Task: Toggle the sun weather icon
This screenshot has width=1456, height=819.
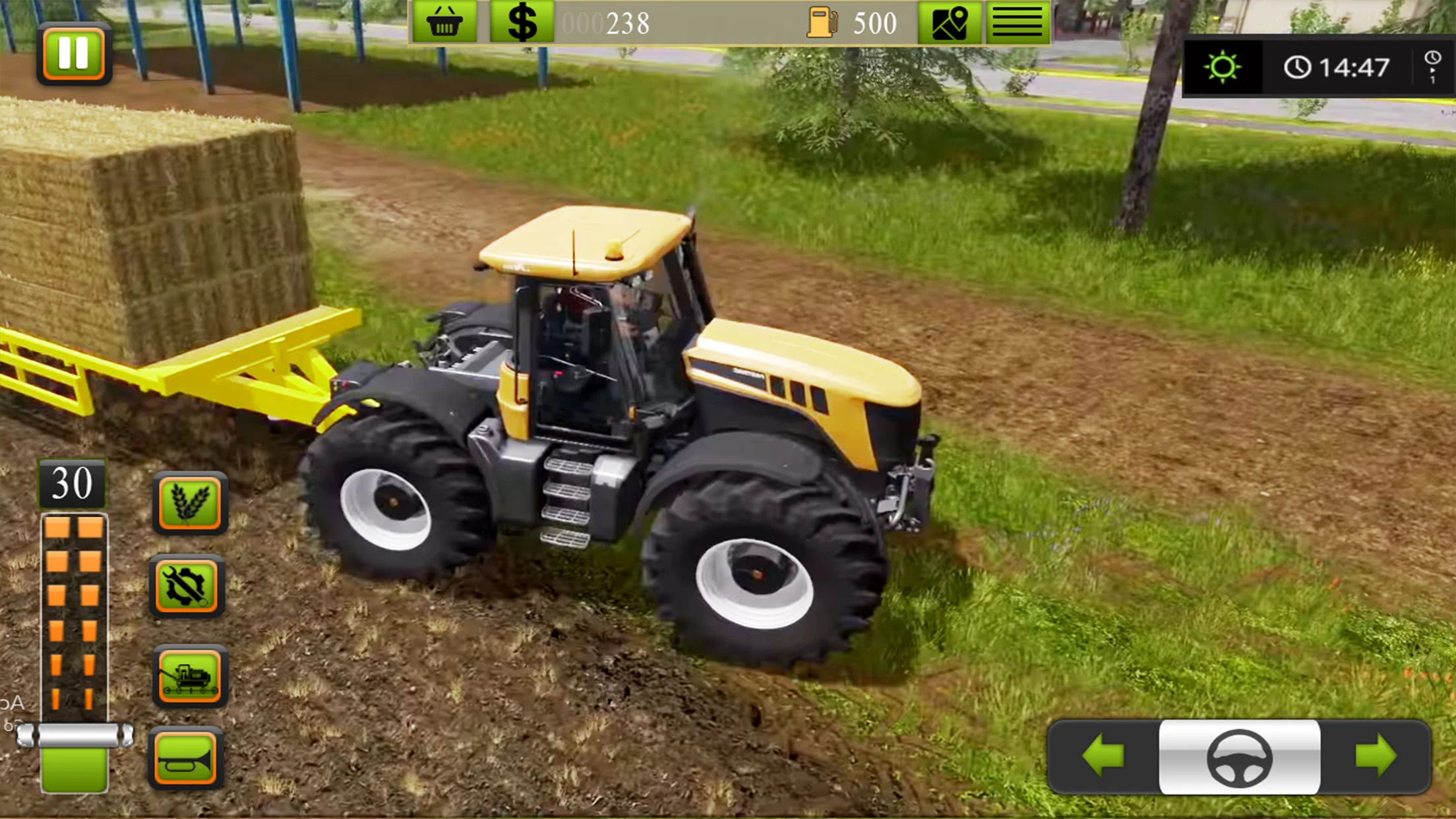Action: pos(1222,67)
